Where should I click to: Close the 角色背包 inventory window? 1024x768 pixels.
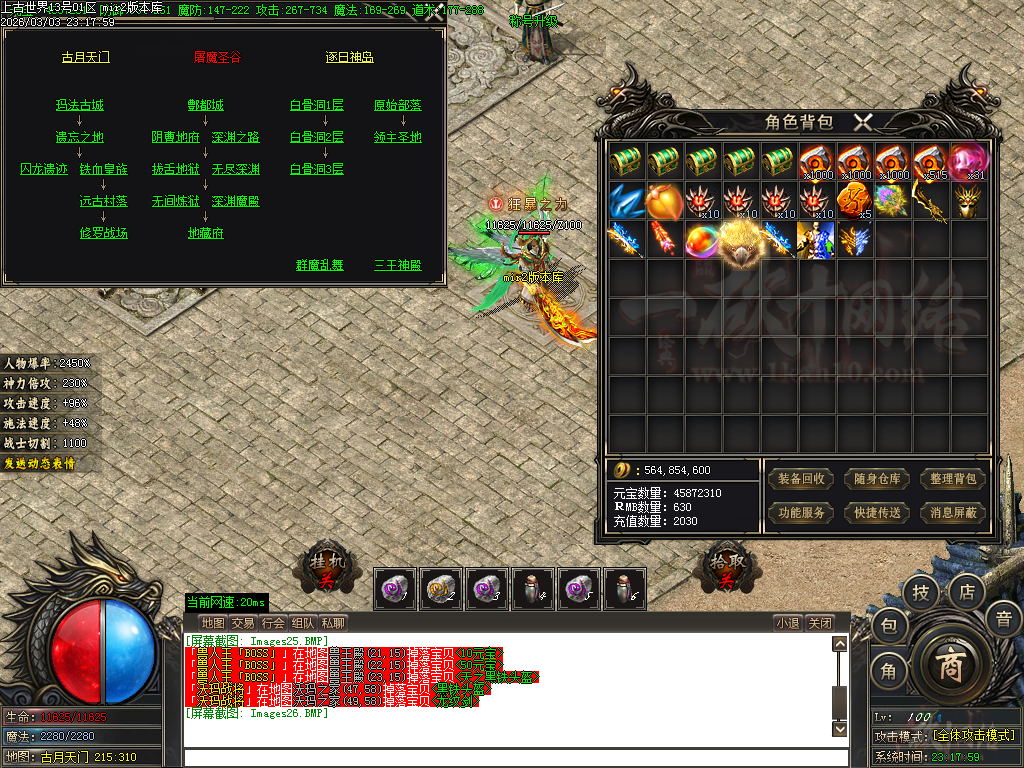863,123
